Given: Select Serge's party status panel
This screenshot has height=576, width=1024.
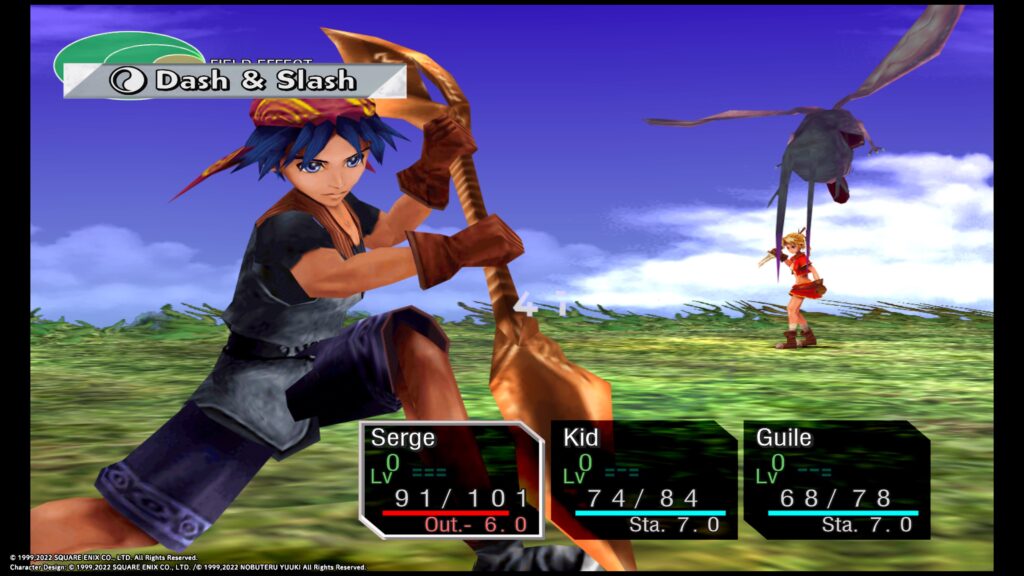Looking at the screenshot, I should [452, 479].
